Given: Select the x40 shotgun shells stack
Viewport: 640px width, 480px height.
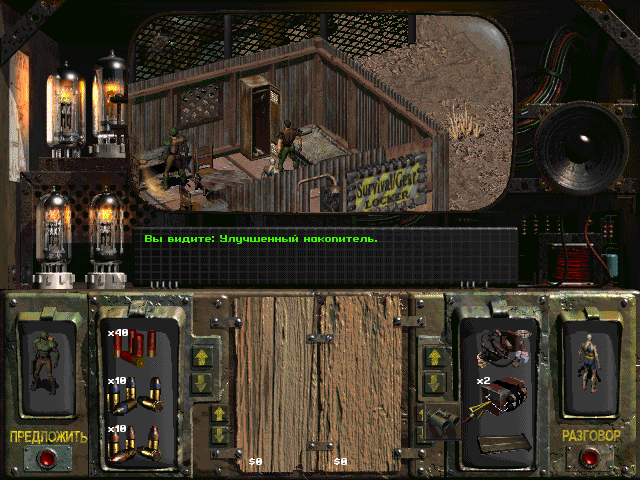Looking at the screenshot, I should click(132, 346).
